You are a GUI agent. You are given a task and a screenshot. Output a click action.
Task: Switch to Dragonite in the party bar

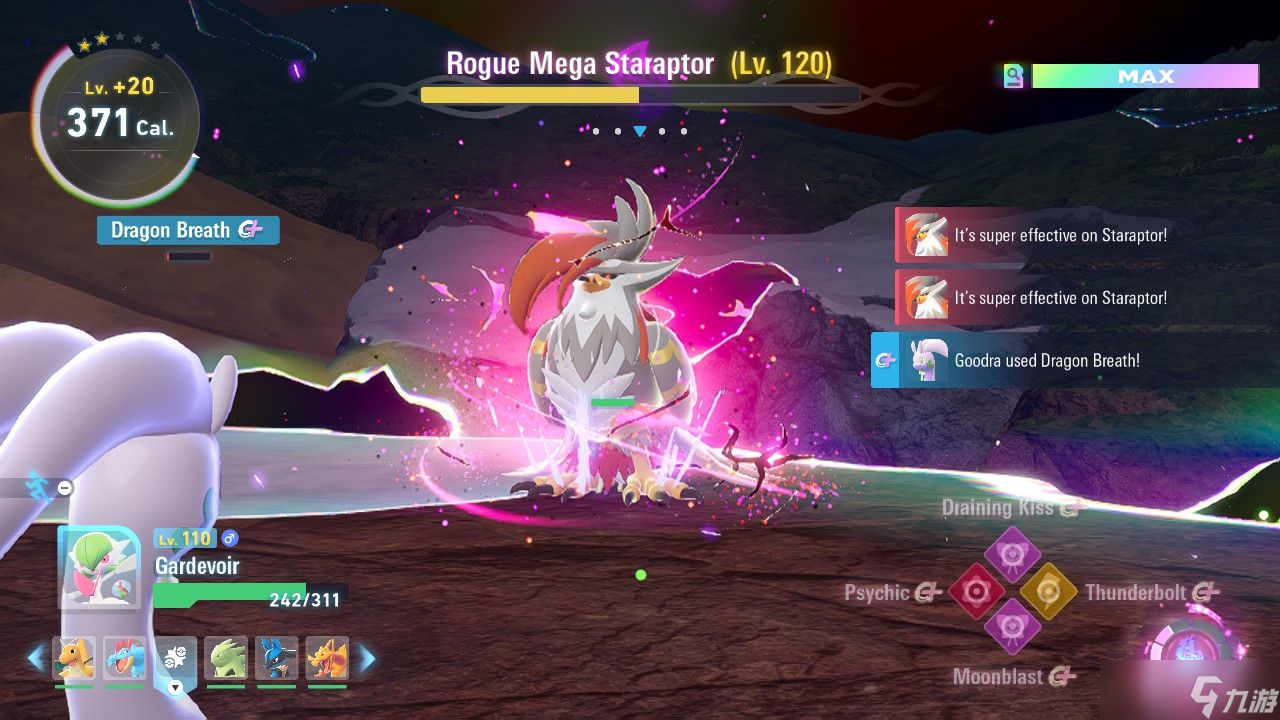tap(74, 658)
